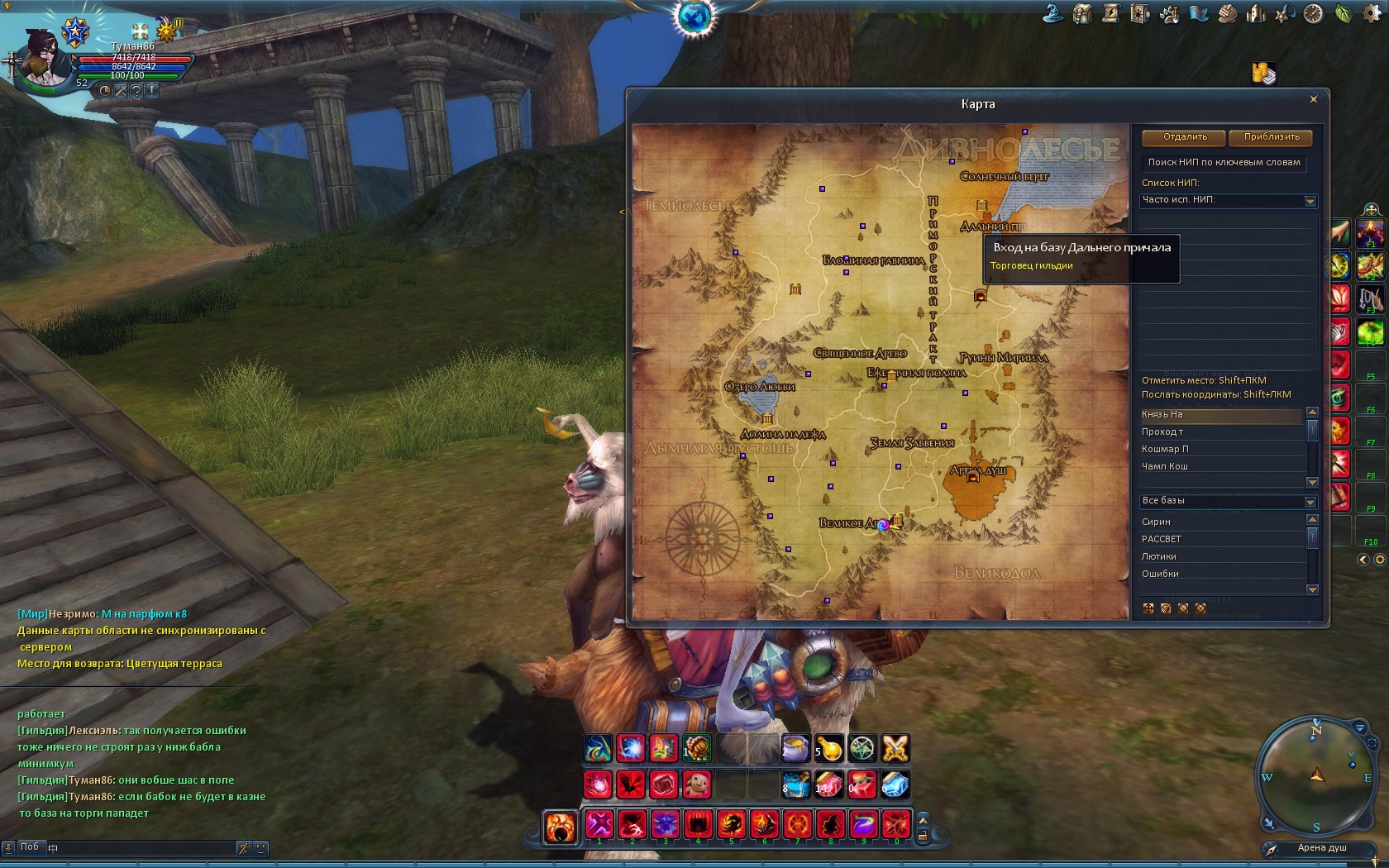
Task: Open the backpack inventory icon
Action: pyautogui.click(x=1082, y=14)
